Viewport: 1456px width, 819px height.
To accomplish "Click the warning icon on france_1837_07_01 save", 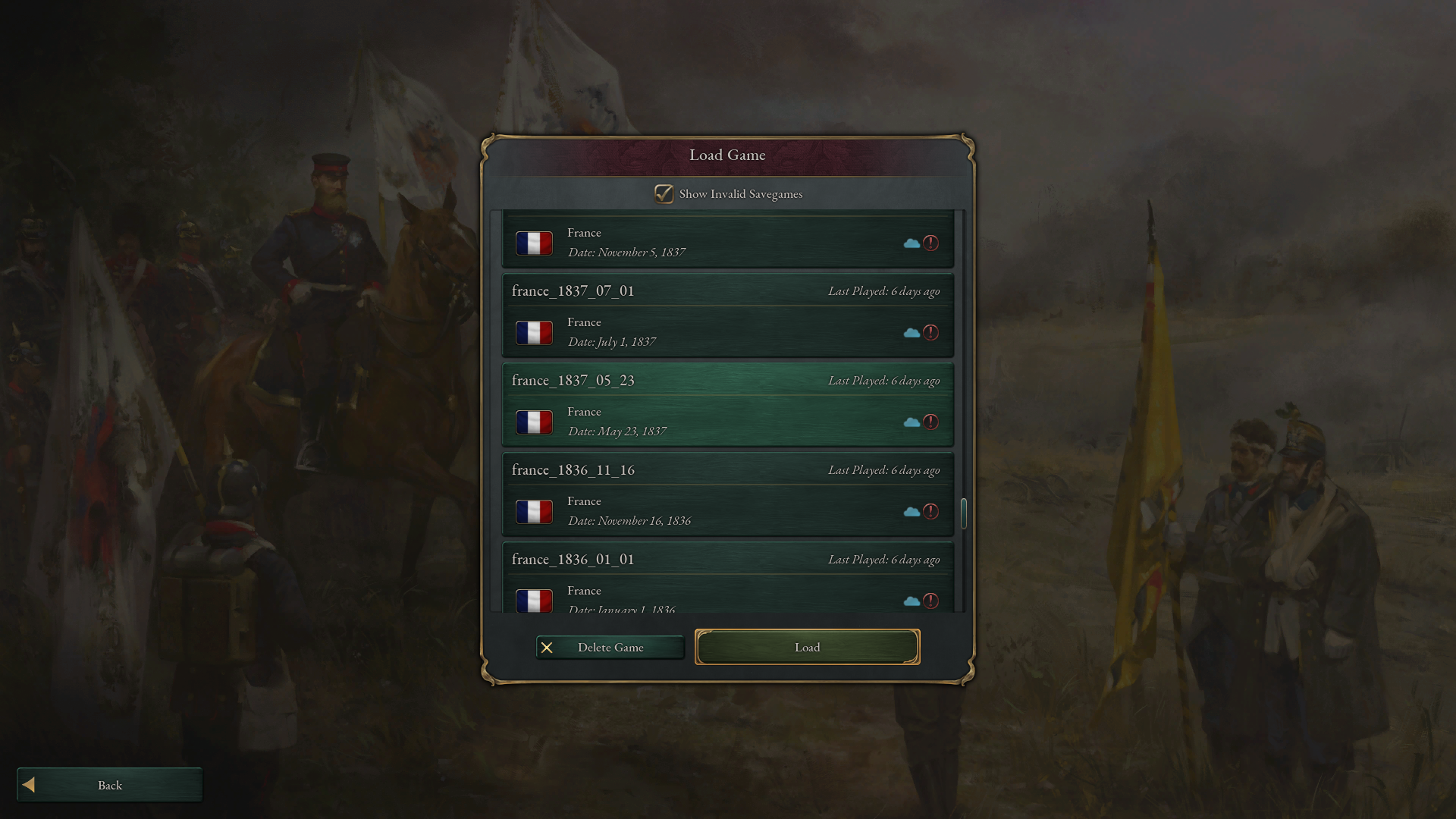I will (x=931, y=332).
